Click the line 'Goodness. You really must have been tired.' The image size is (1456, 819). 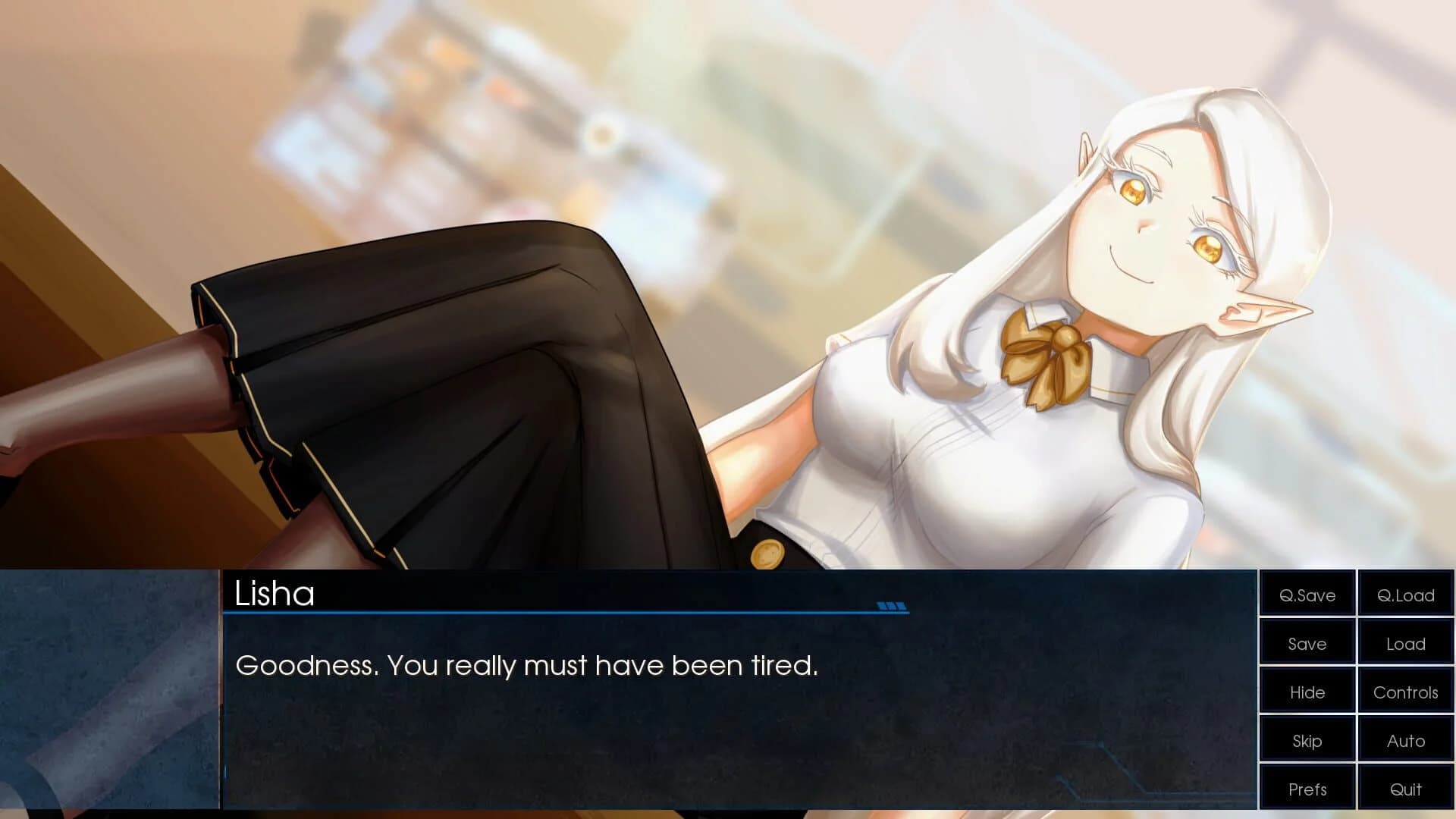[x=527, y=665]
